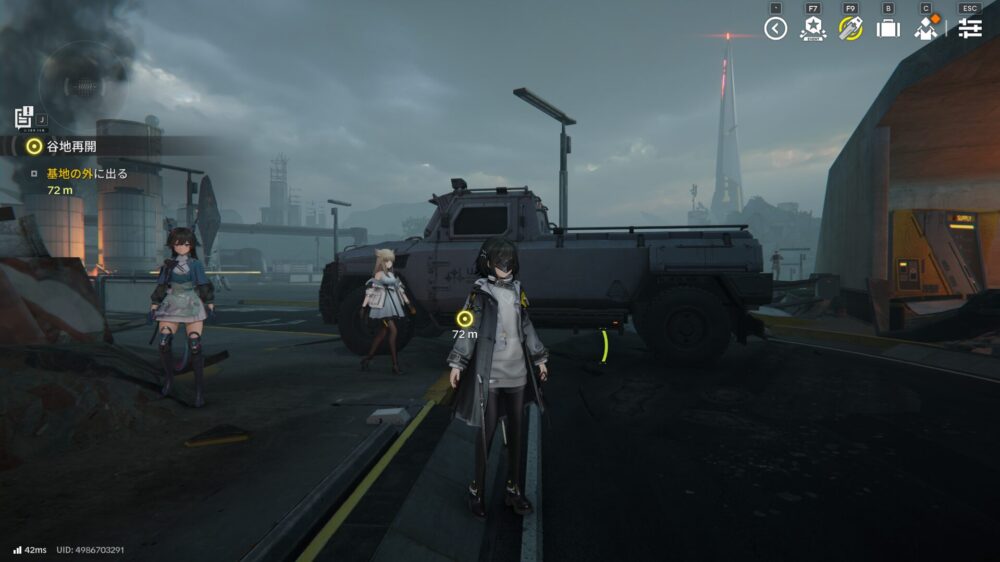Open the settings sliders menu
1000x562 pixels.
969,28
